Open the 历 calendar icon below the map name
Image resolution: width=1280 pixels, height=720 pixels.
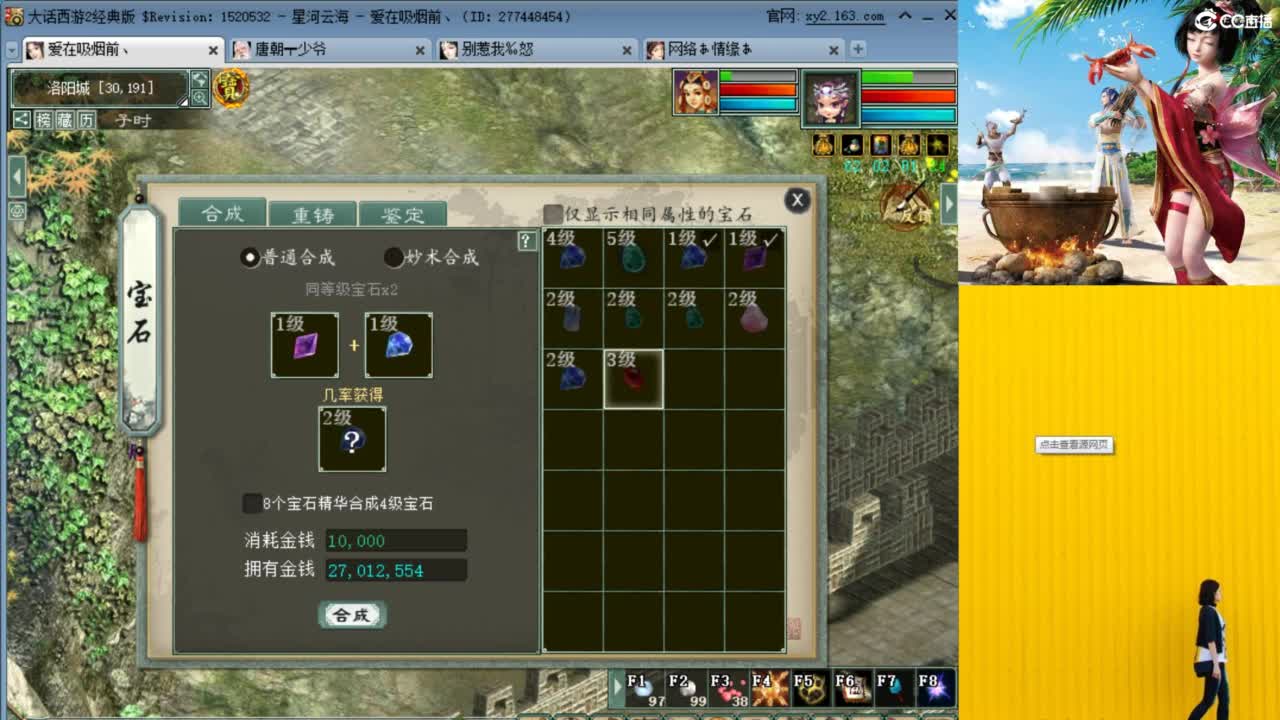tap(88, 120)
